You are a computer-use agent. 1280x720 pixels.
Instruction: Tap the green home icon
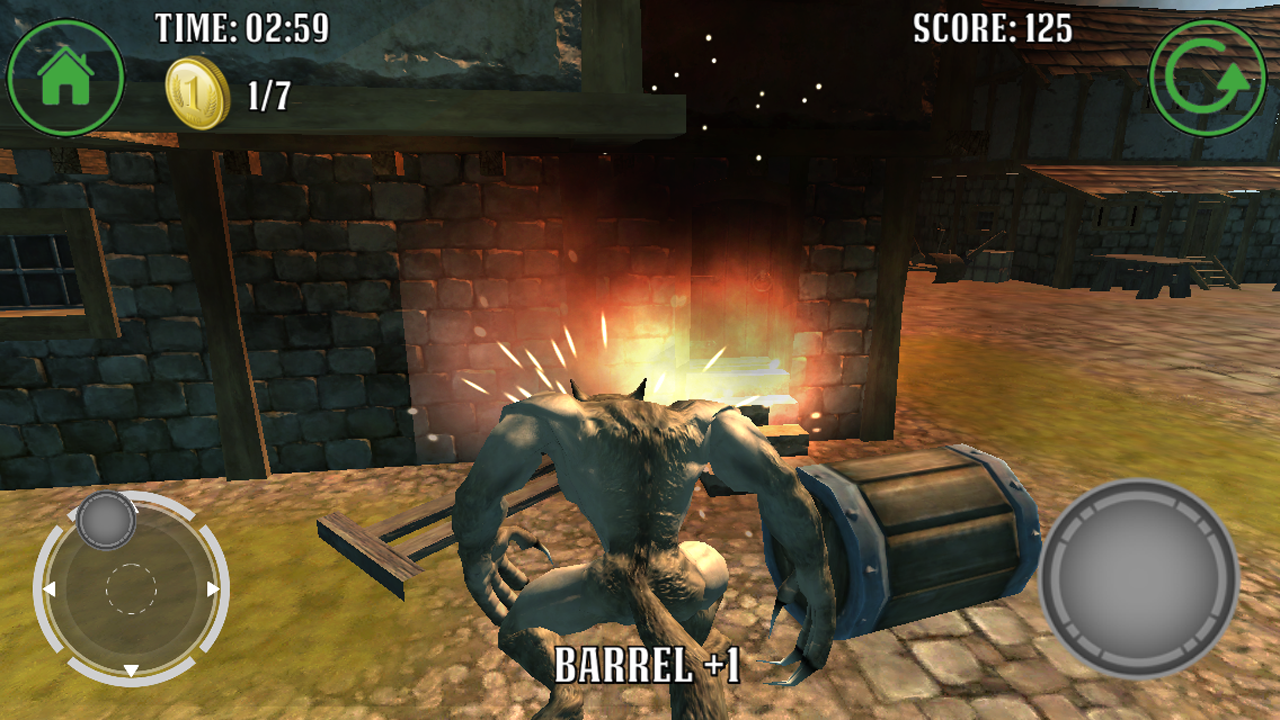[64, 75]
